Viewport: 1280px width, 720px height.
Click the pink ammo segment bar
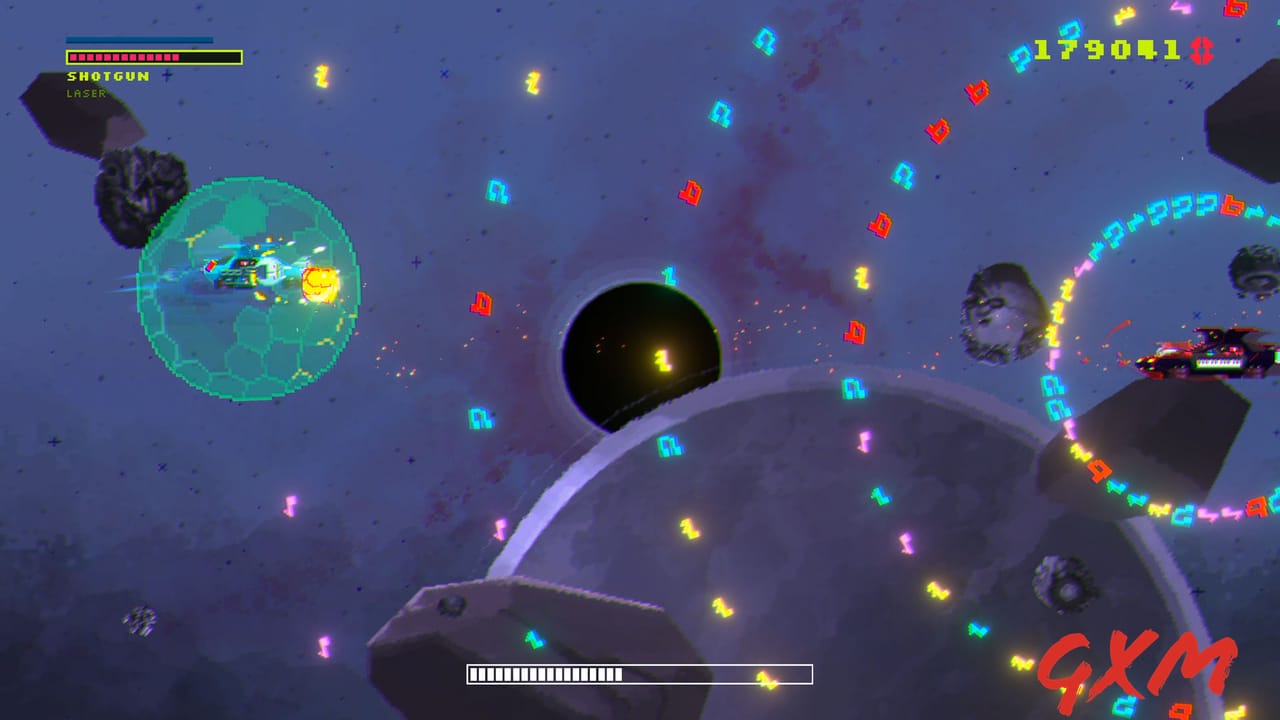[125, 57]
